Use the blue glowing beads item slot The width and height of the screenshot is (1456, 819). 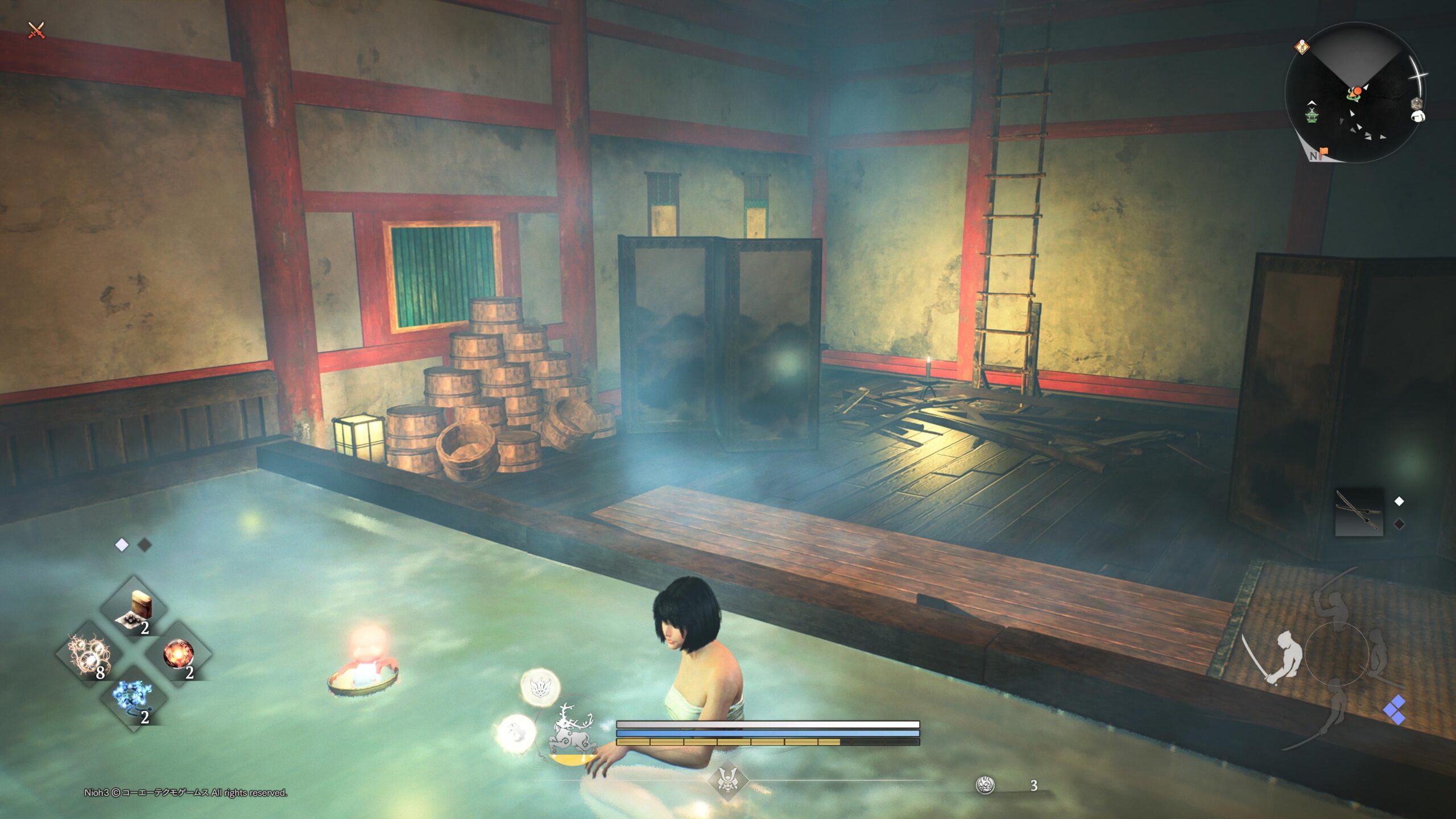[x=134, y=700]
